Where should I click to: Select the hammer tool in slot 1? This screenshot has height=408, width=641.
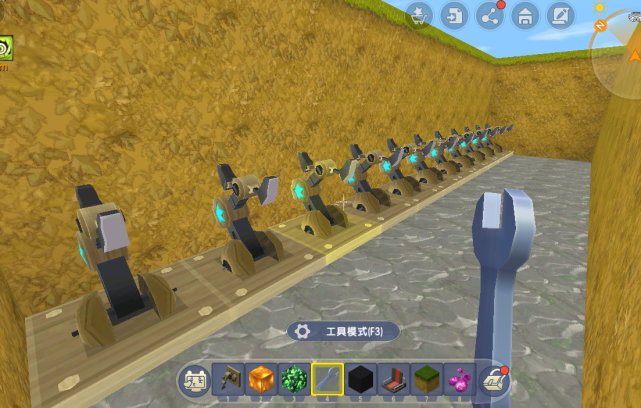pos(228,379)
